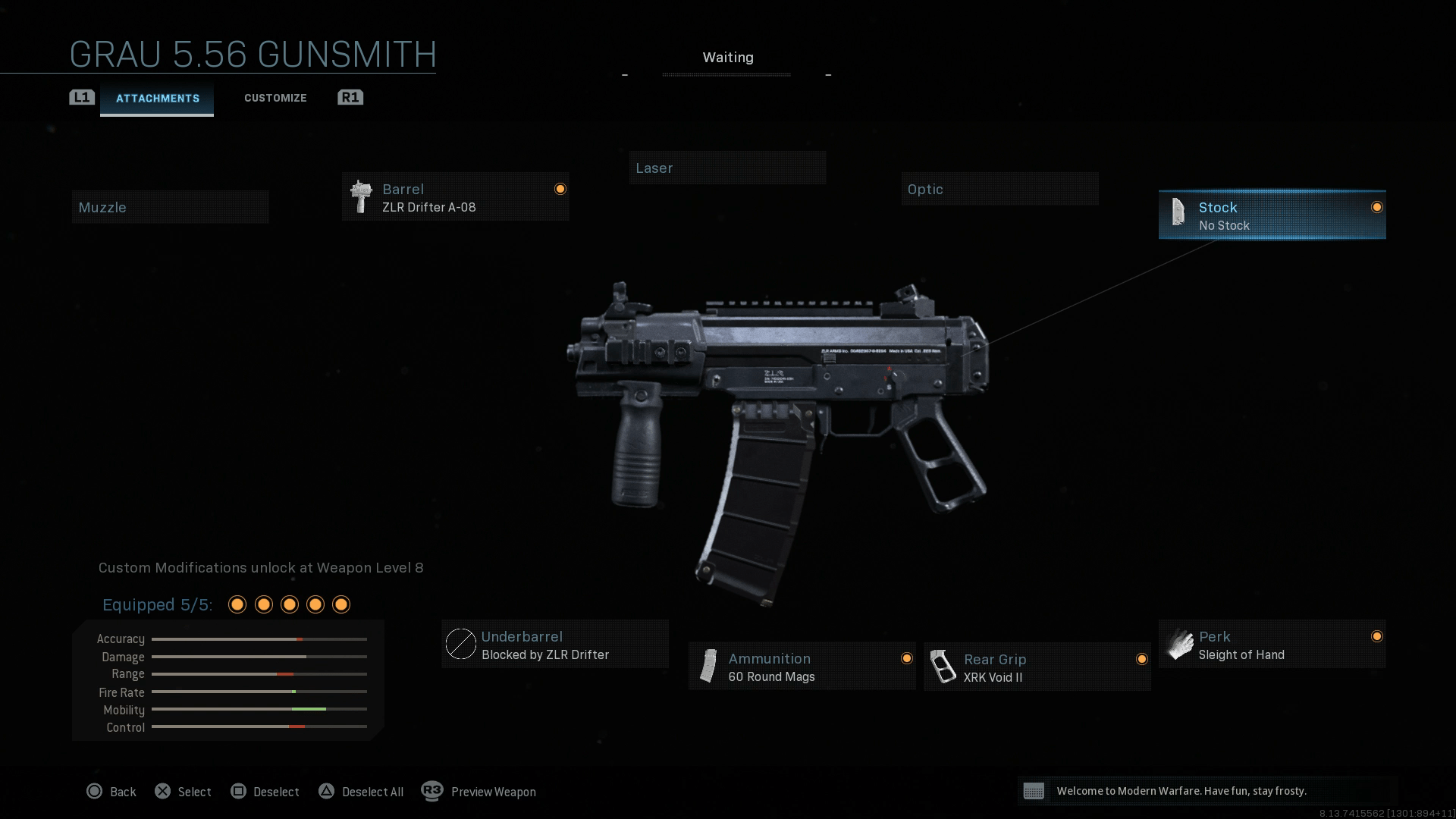Click the Stock attachment icon
This screenshot has height=819, width=1456.
coord(1178,213)
